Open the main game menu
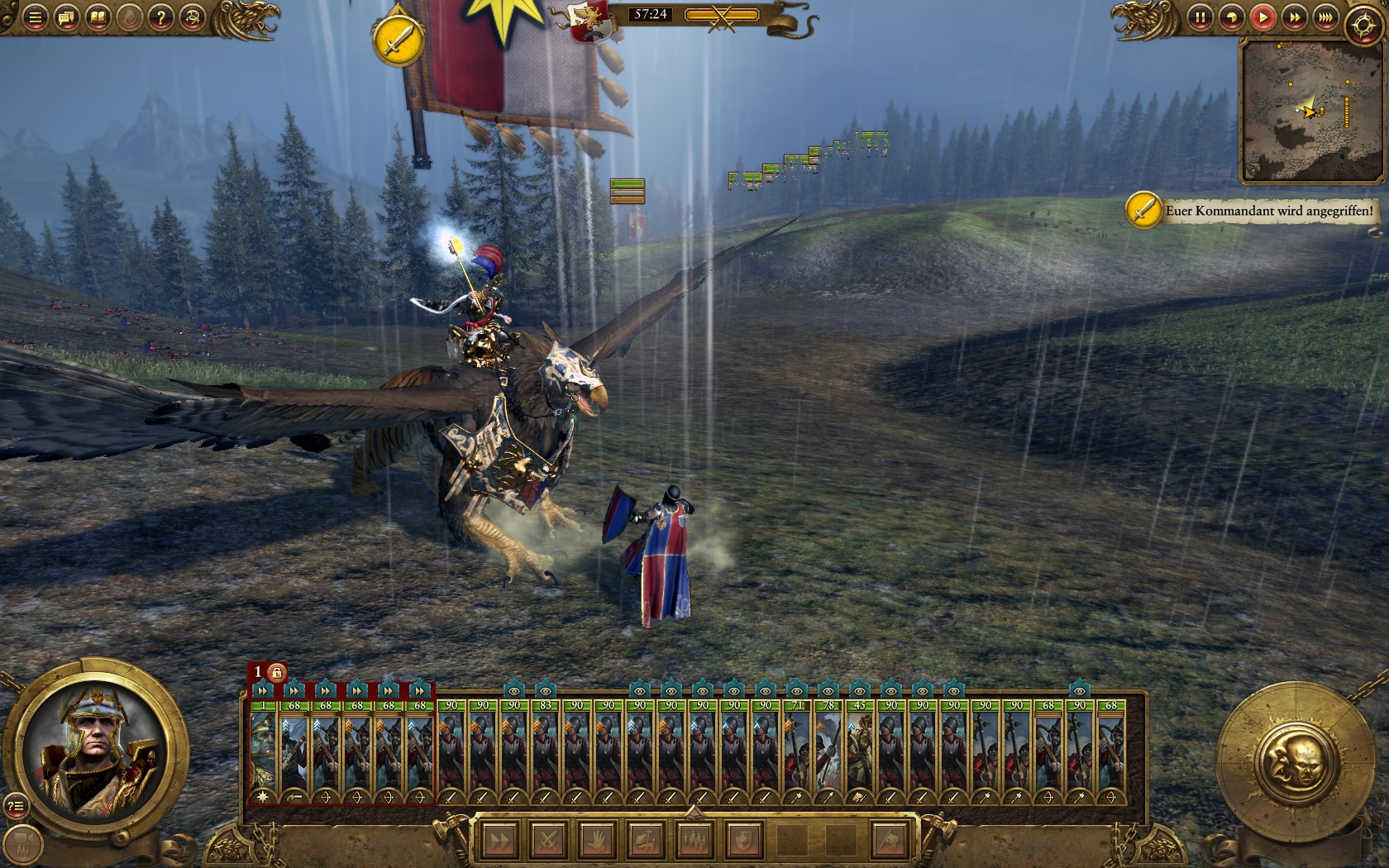Viewport: 1389px width, 868px height. [35, 17]
